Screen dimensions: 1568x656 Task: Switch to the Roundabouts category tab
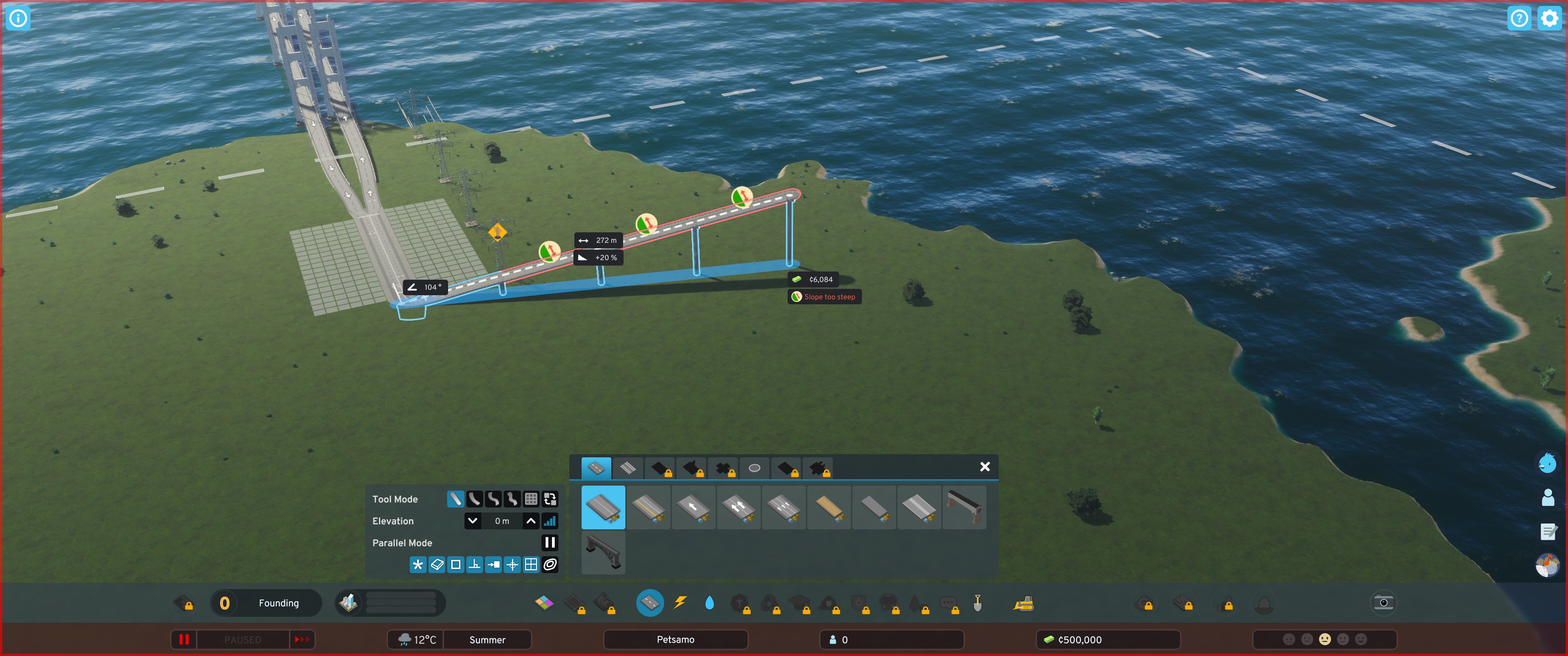754,468
